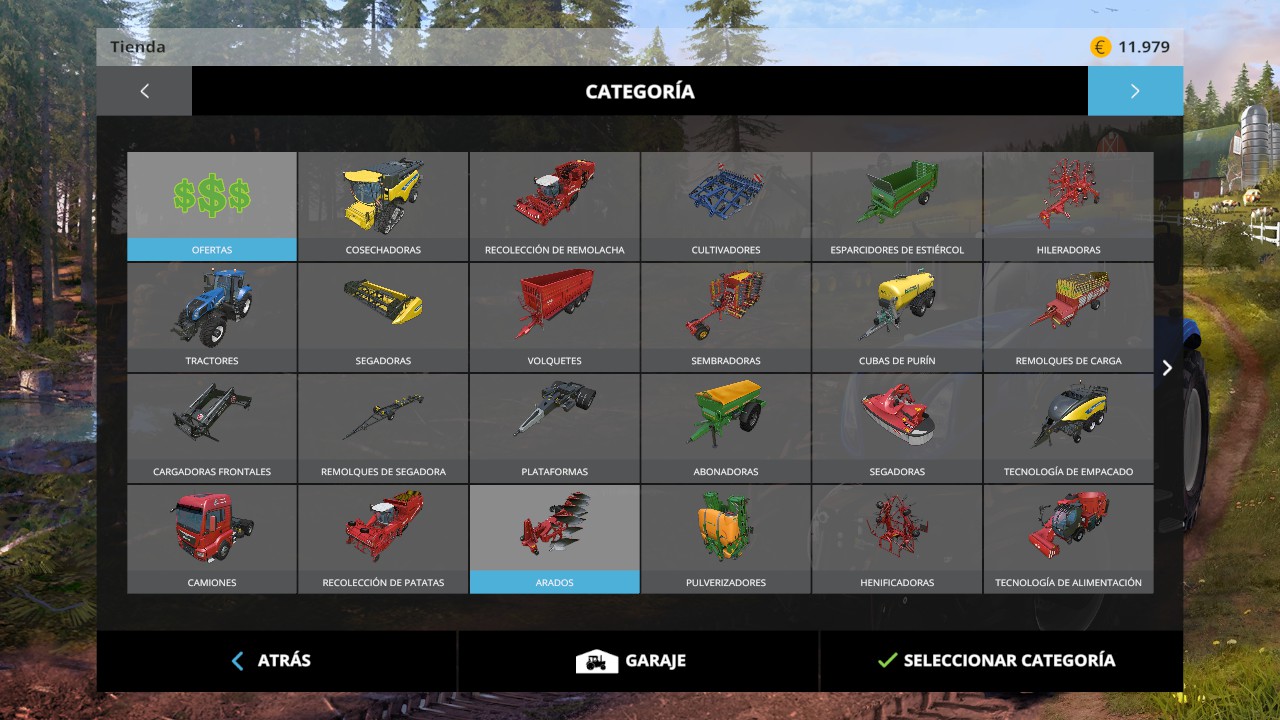Choose the Tractores category

coord(212,317)
